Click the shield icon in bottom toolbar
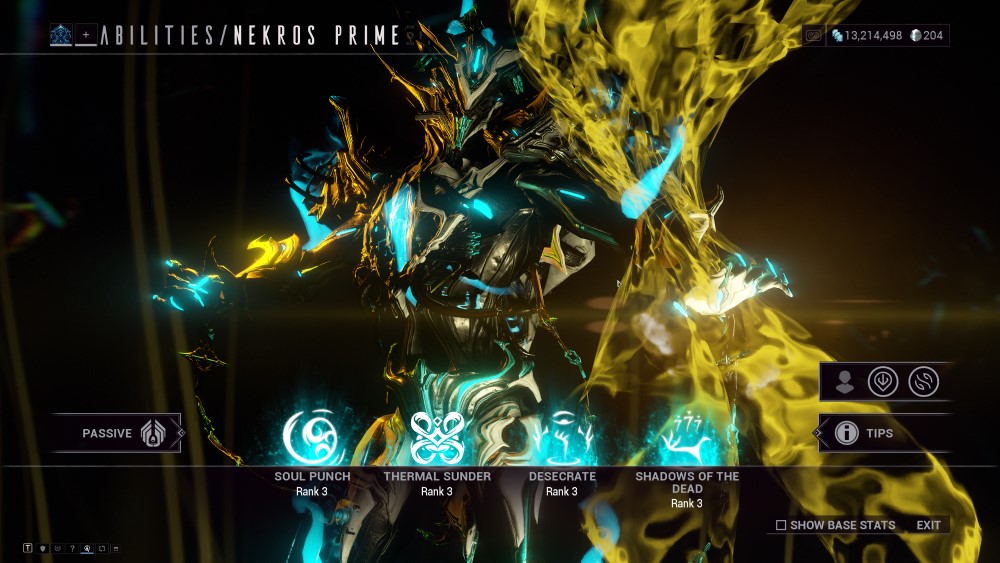 pos(43,548)
